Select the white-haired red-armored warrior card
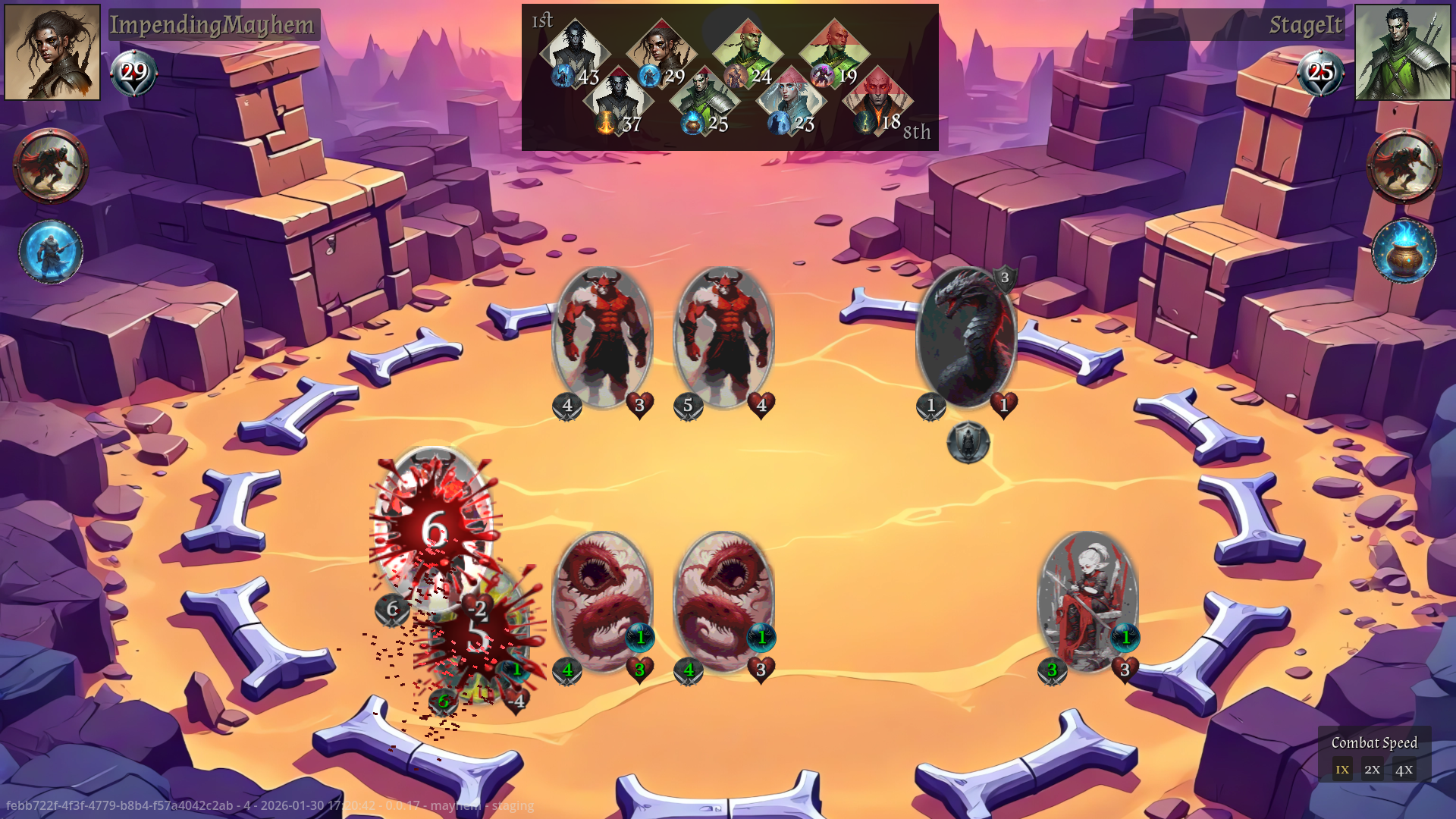1456x819 pixels. (1087, 601)
